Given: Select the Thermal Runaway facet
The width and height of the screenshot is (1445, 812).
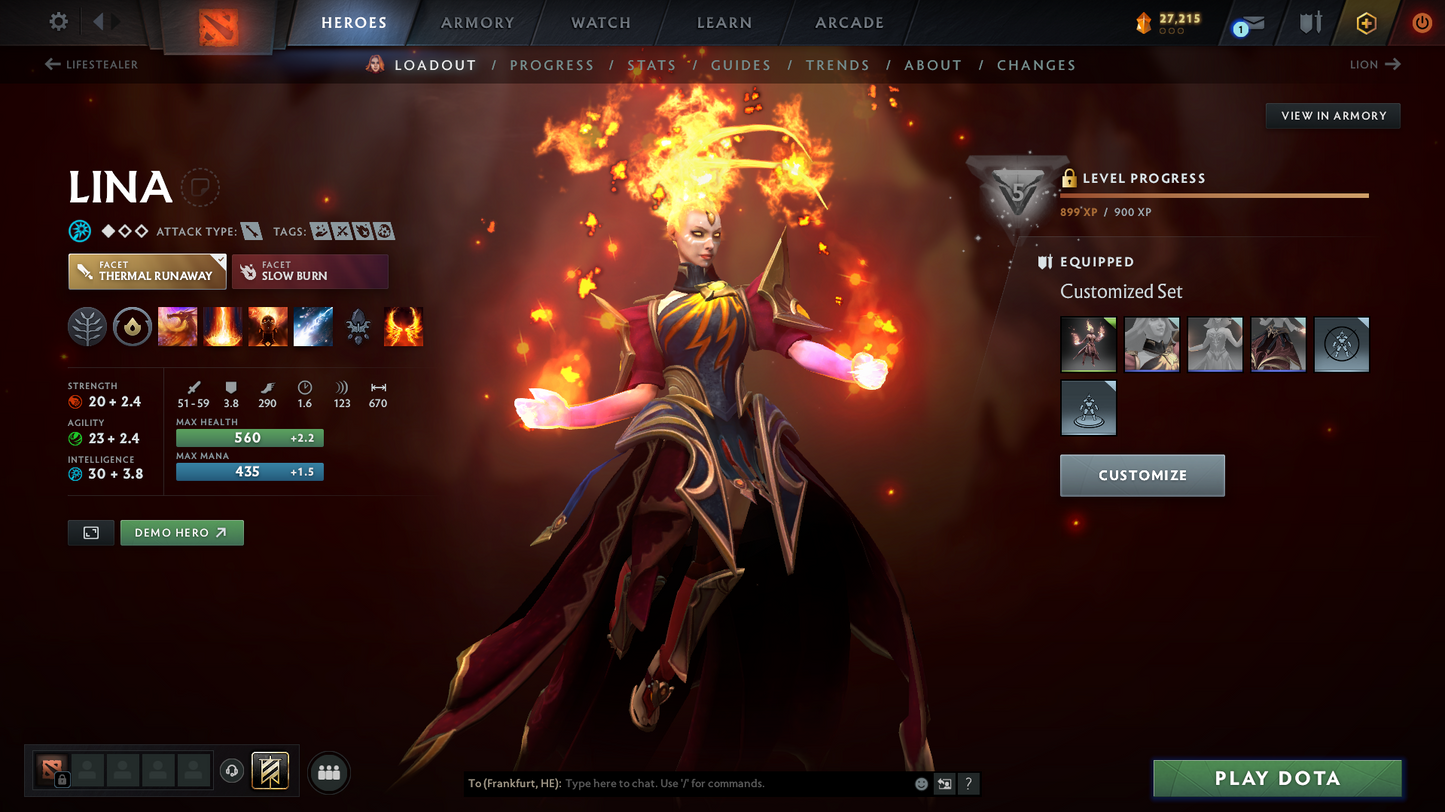Looking at the screenshot, I should pos(147,271).
